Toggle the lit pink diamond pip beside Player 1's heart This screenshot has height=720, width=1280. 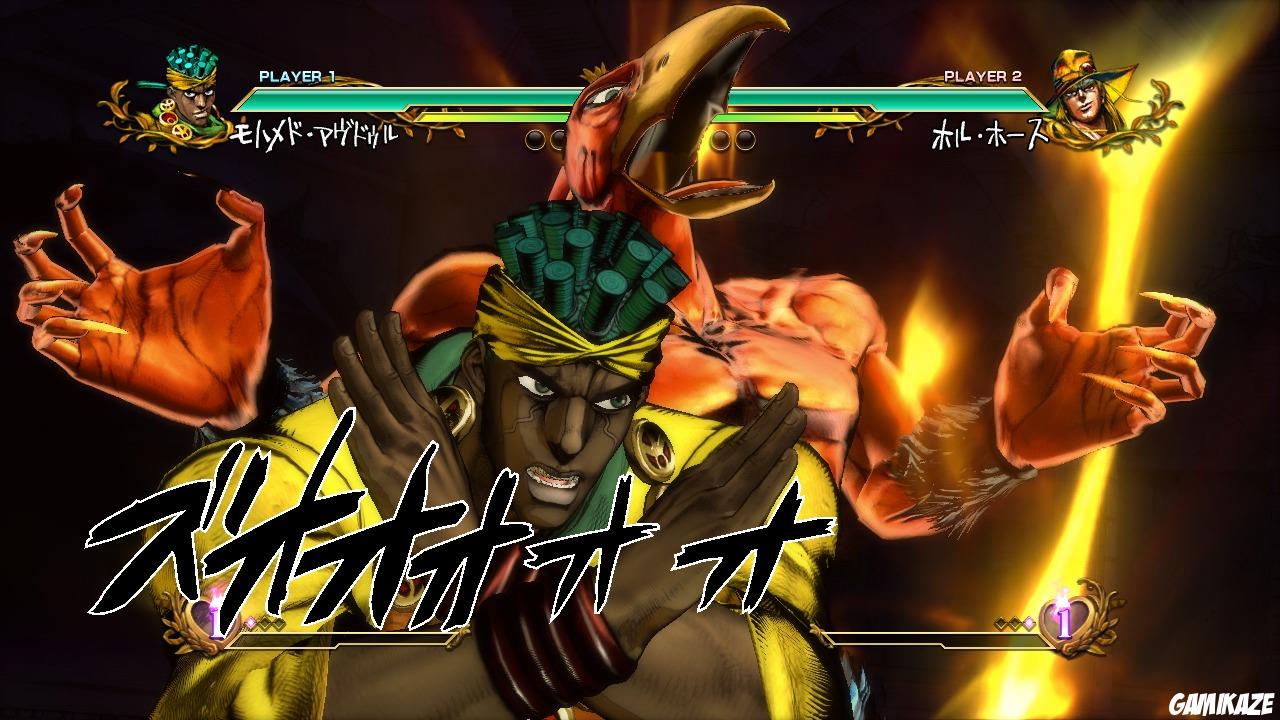250,622
